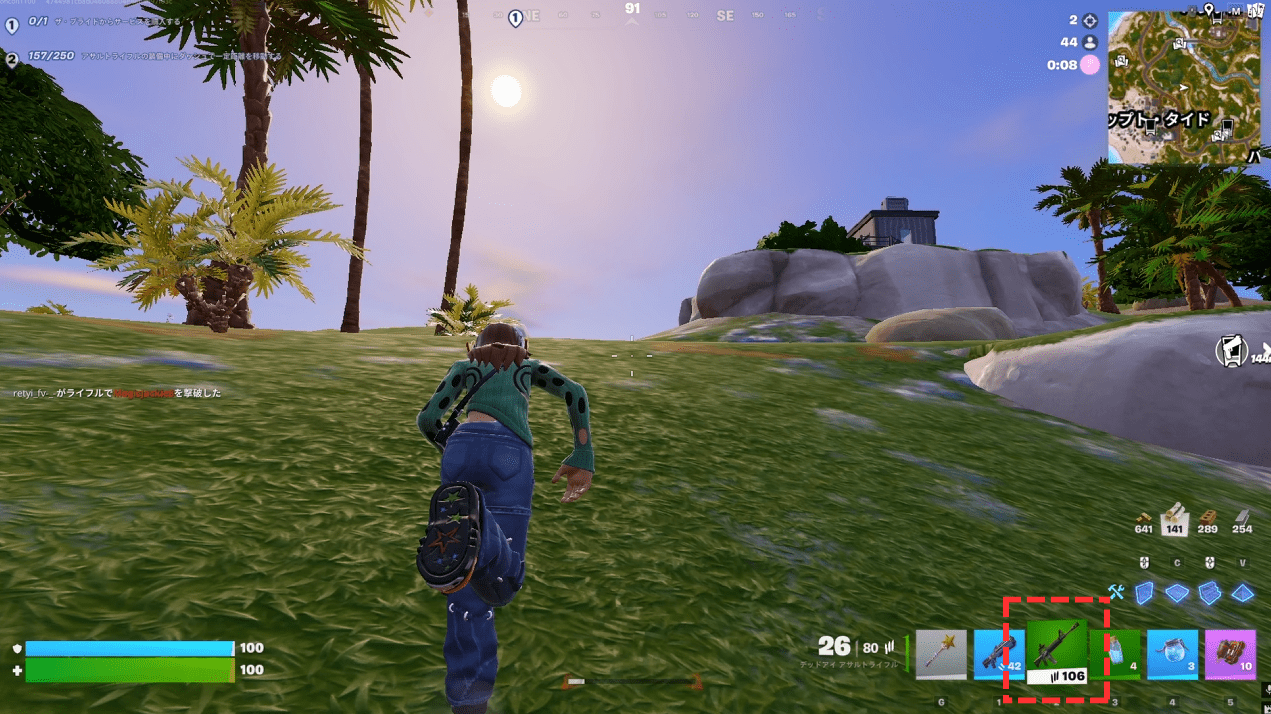
Task: Select the green assault rifle slot
Action: pyautogui.click(x=1056, y=651)
